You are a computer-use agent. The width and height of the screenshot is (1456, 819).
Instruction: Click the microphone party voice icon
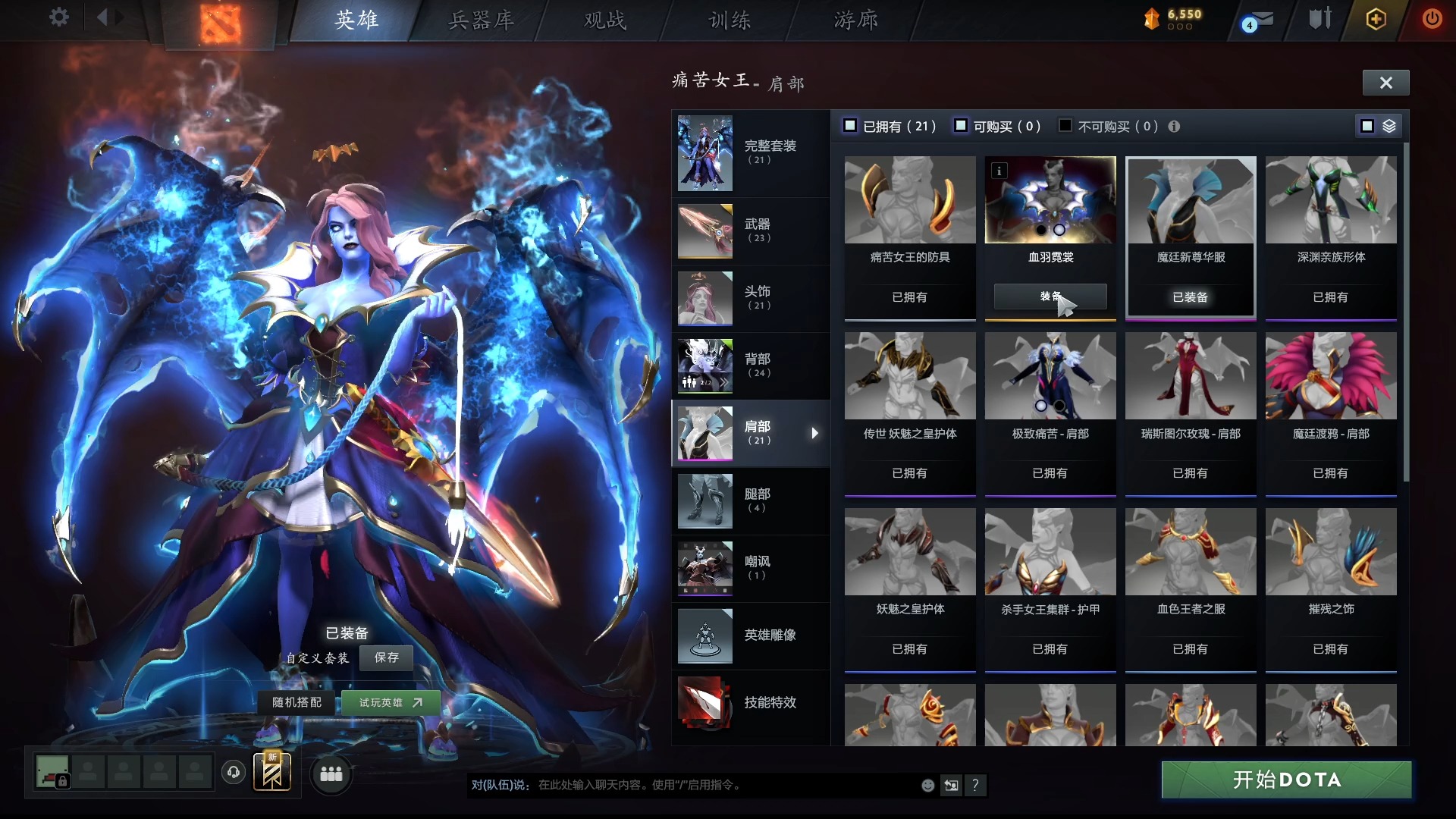[x=233, y=773]
